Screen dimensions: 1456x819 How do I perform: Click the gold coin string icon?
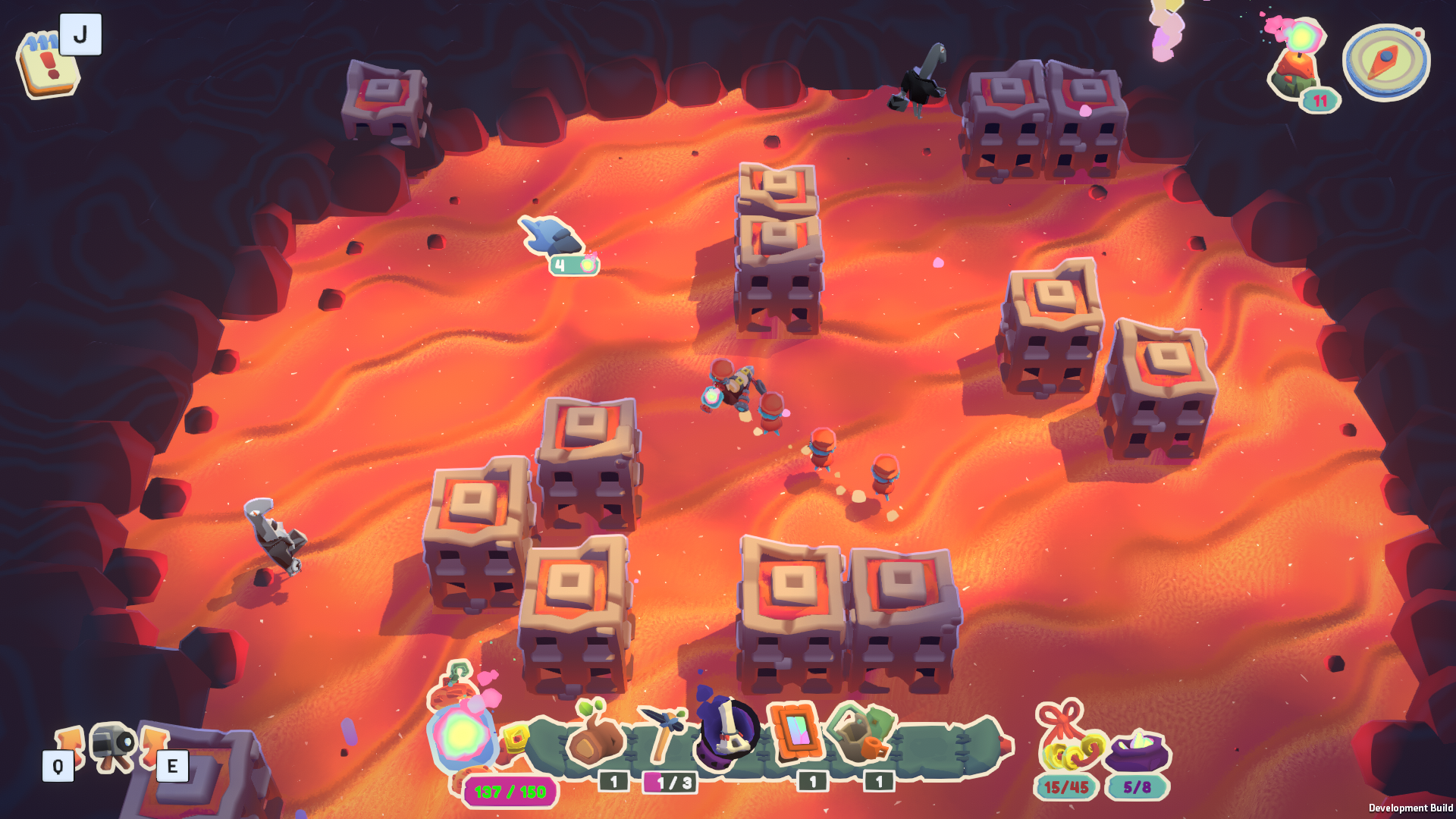(1070, 745)
